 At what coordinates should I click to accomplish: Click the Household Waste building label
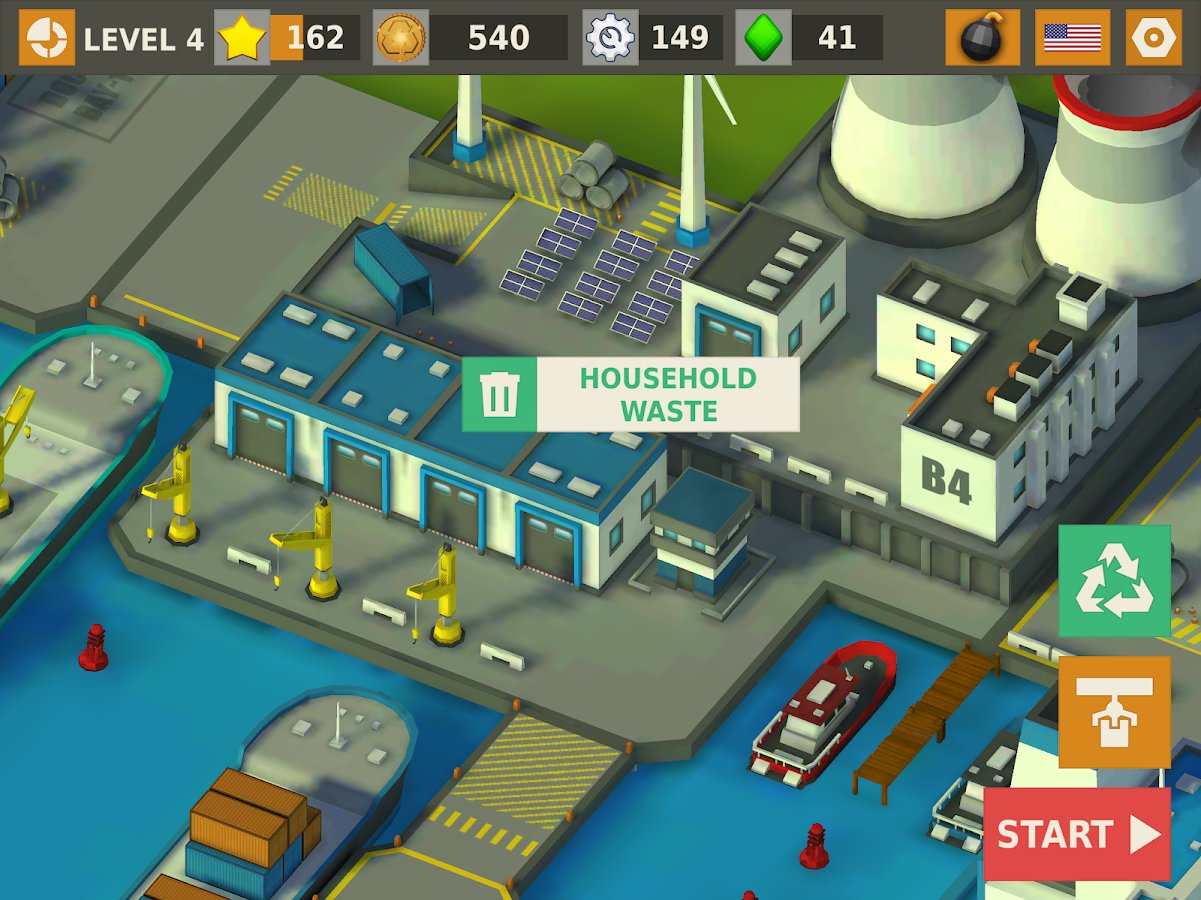click(631, 394)
